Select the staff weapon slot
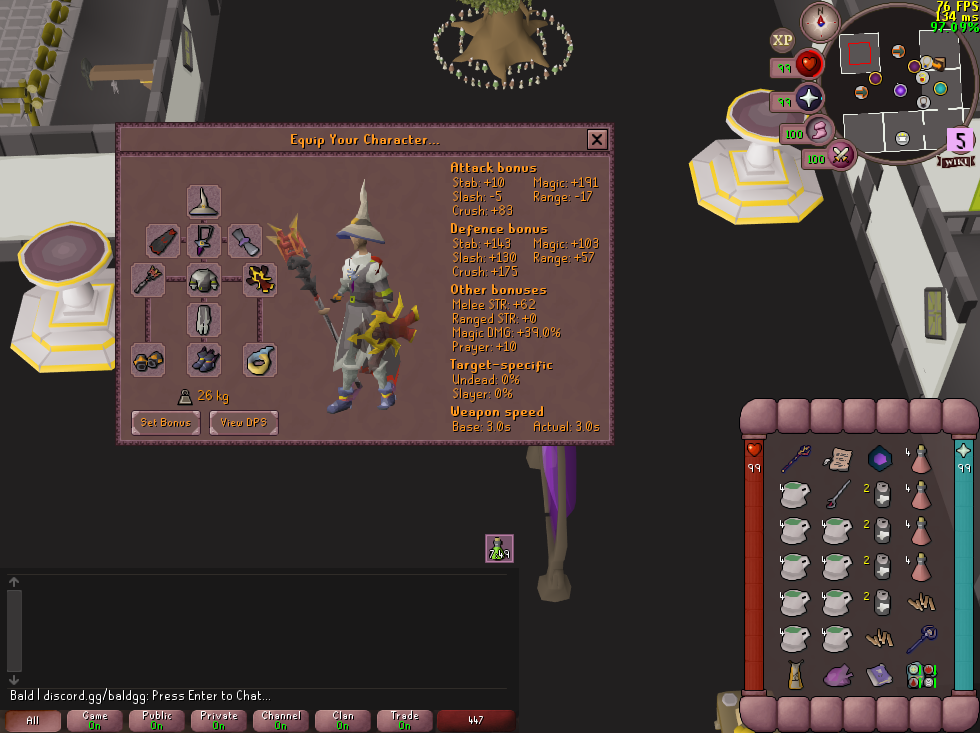 pos(148,279)
